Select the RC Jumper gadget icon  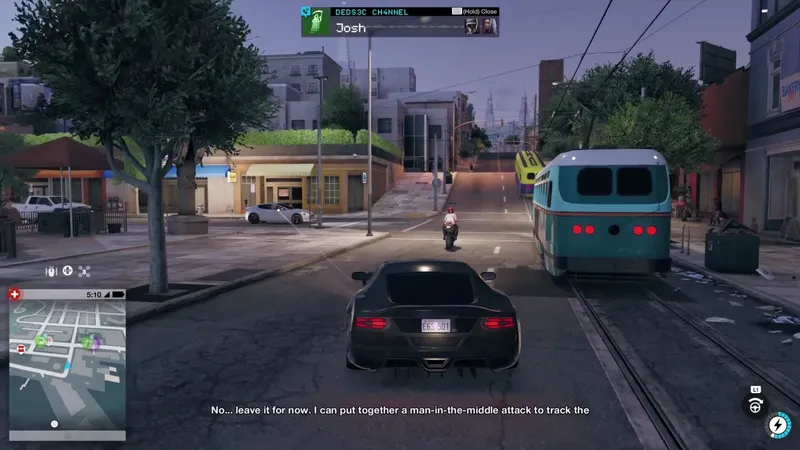pyautogui.click(x=50, y=271)
